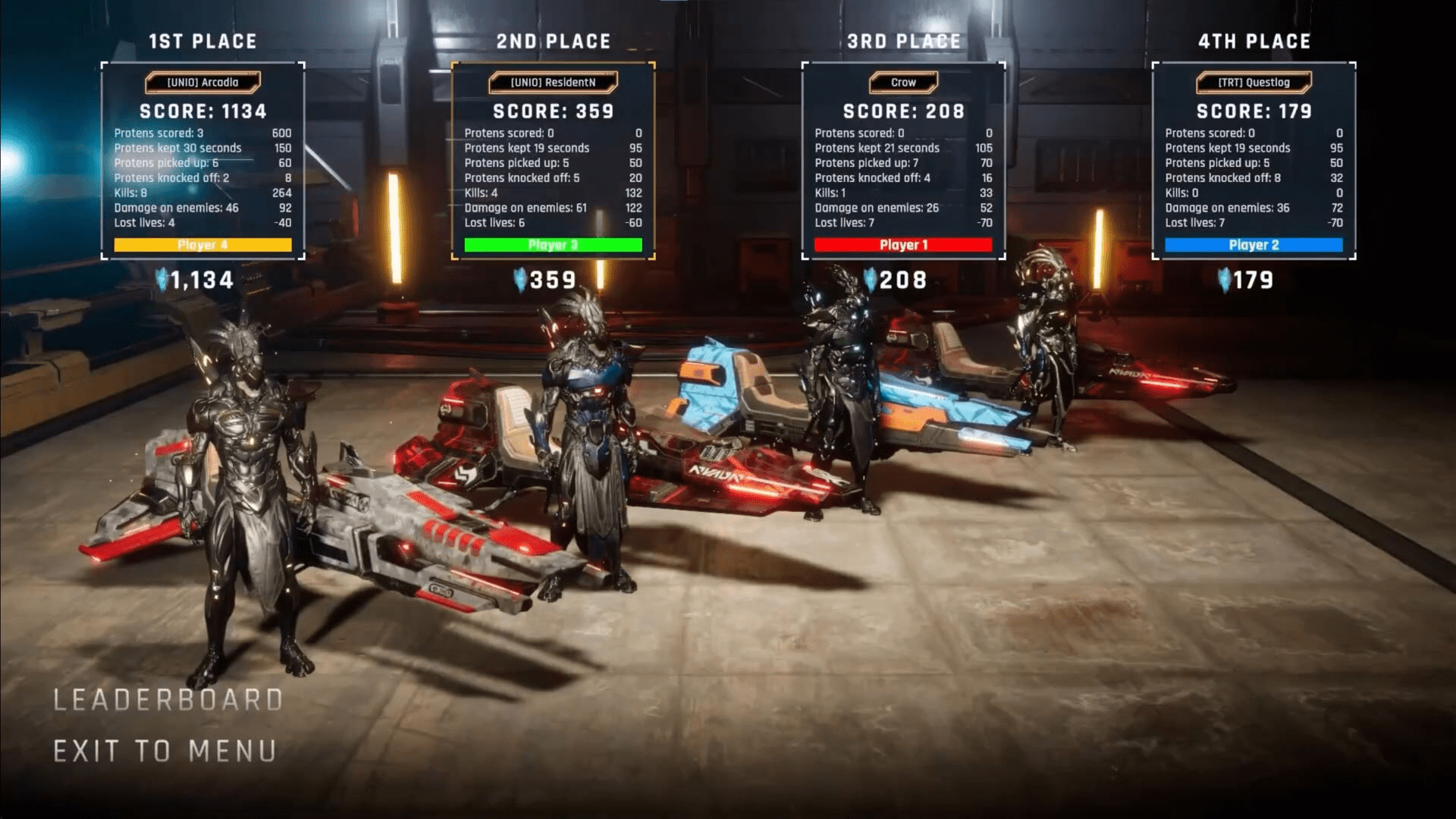This screenshot has width=1456, height=819.
Task: Open the Leaderboard screen
Action: [x=168, y=700]
